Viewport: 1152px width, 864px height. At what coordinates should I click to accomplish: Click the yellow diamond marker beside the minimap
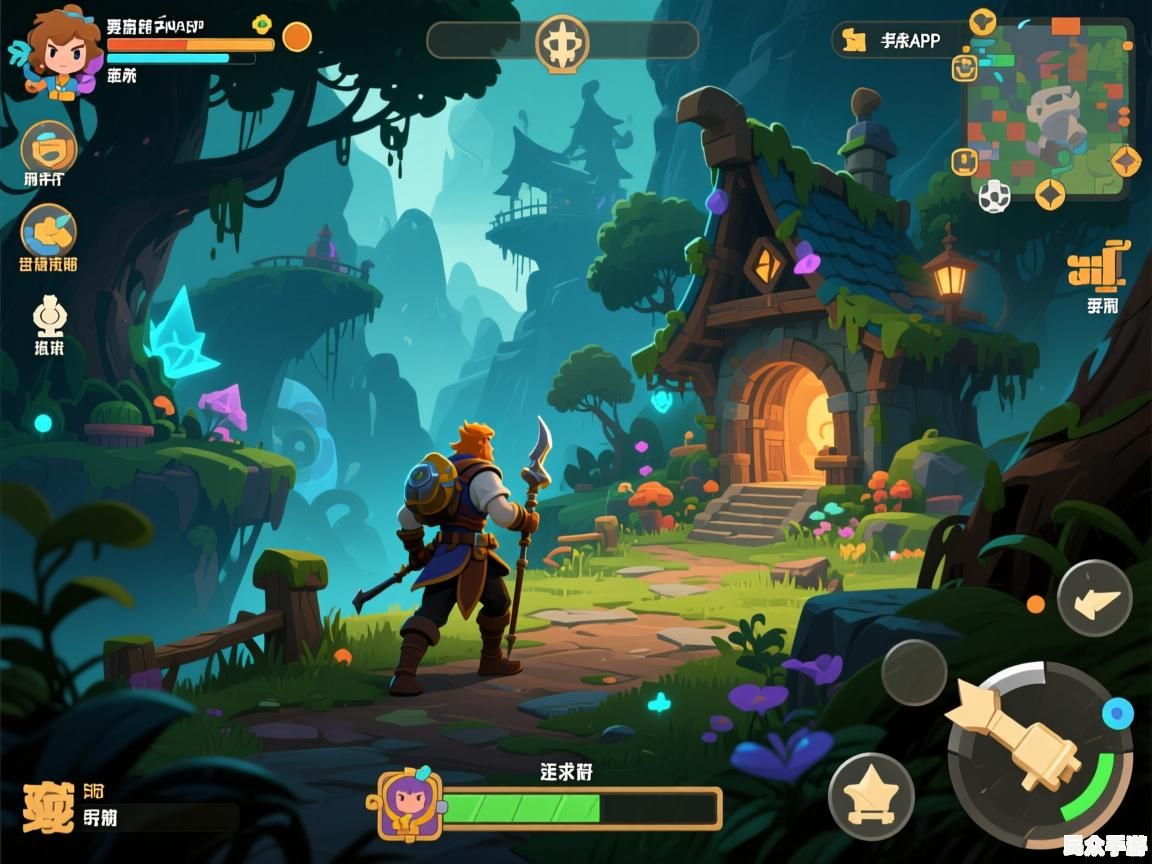[x=1127, y=160]
